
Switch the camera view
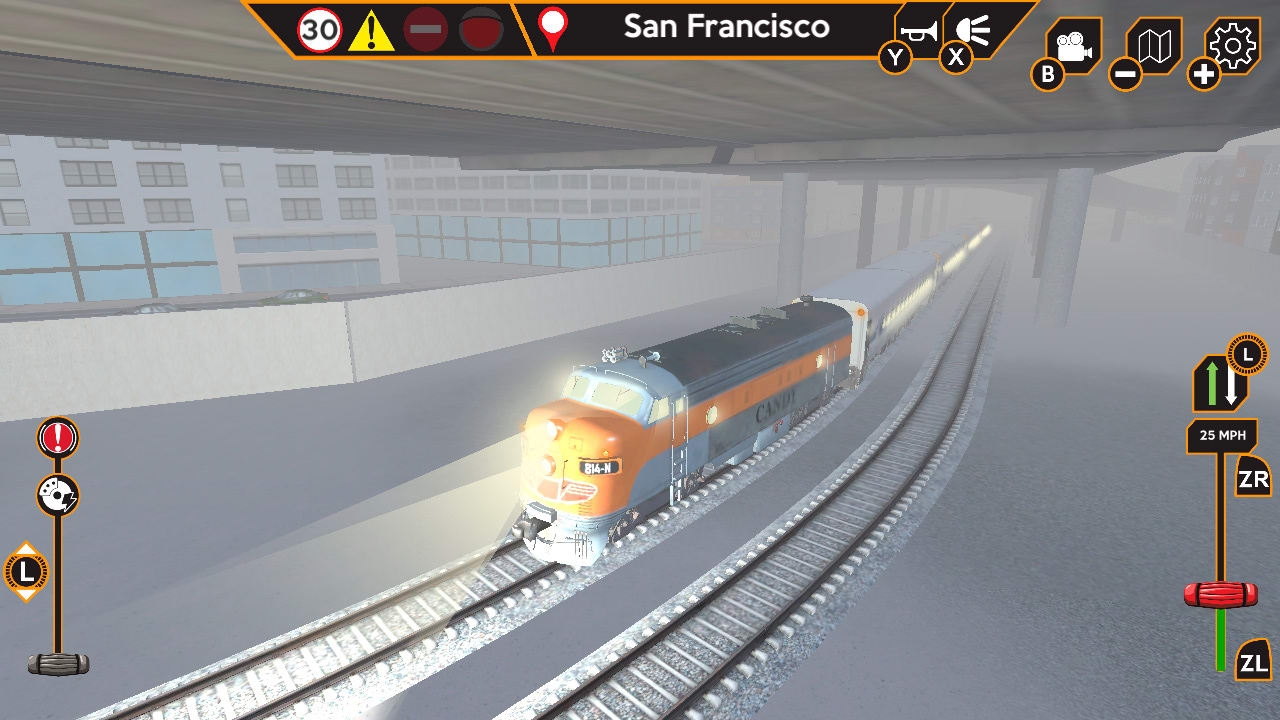[x=1072, y=44]
